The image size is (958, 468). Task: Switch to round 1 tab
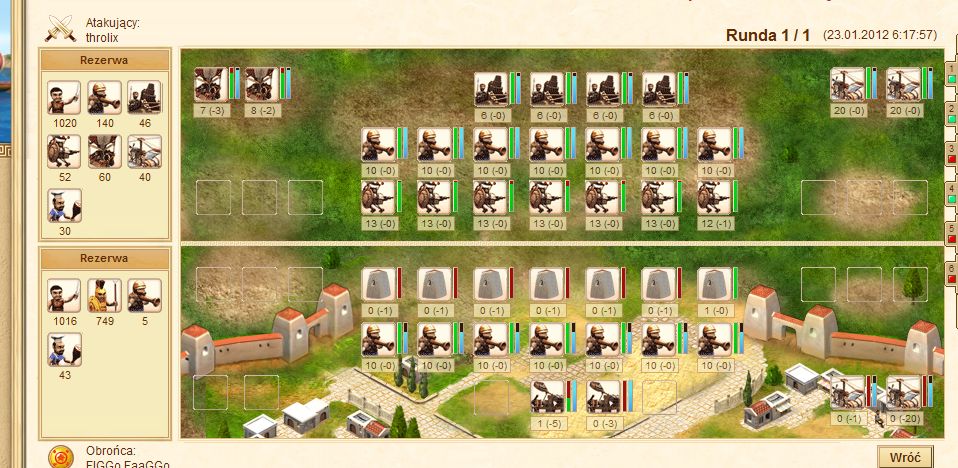[x=952, y=73]
